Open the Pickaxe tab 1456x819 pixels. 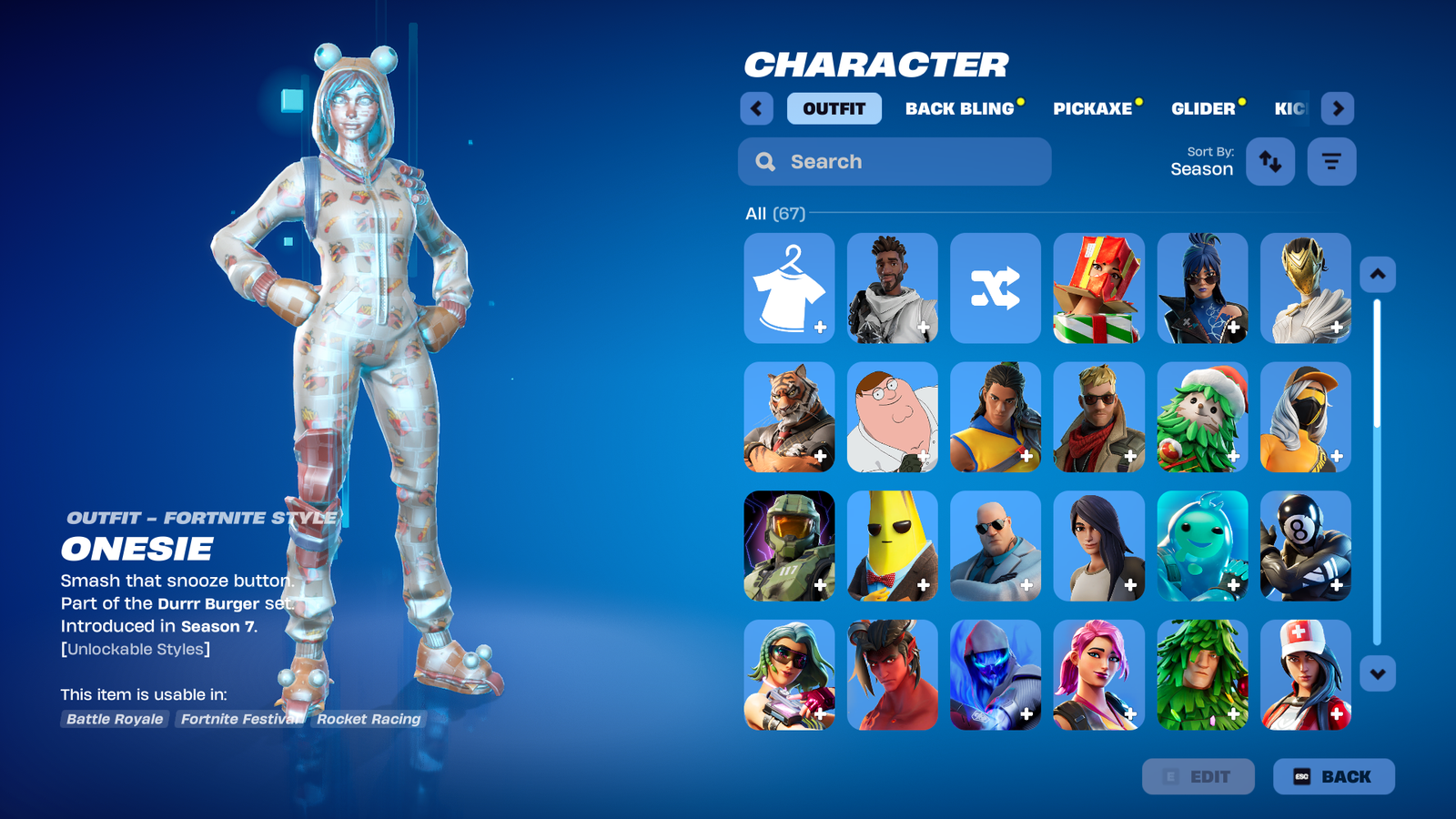(1092, 108)
